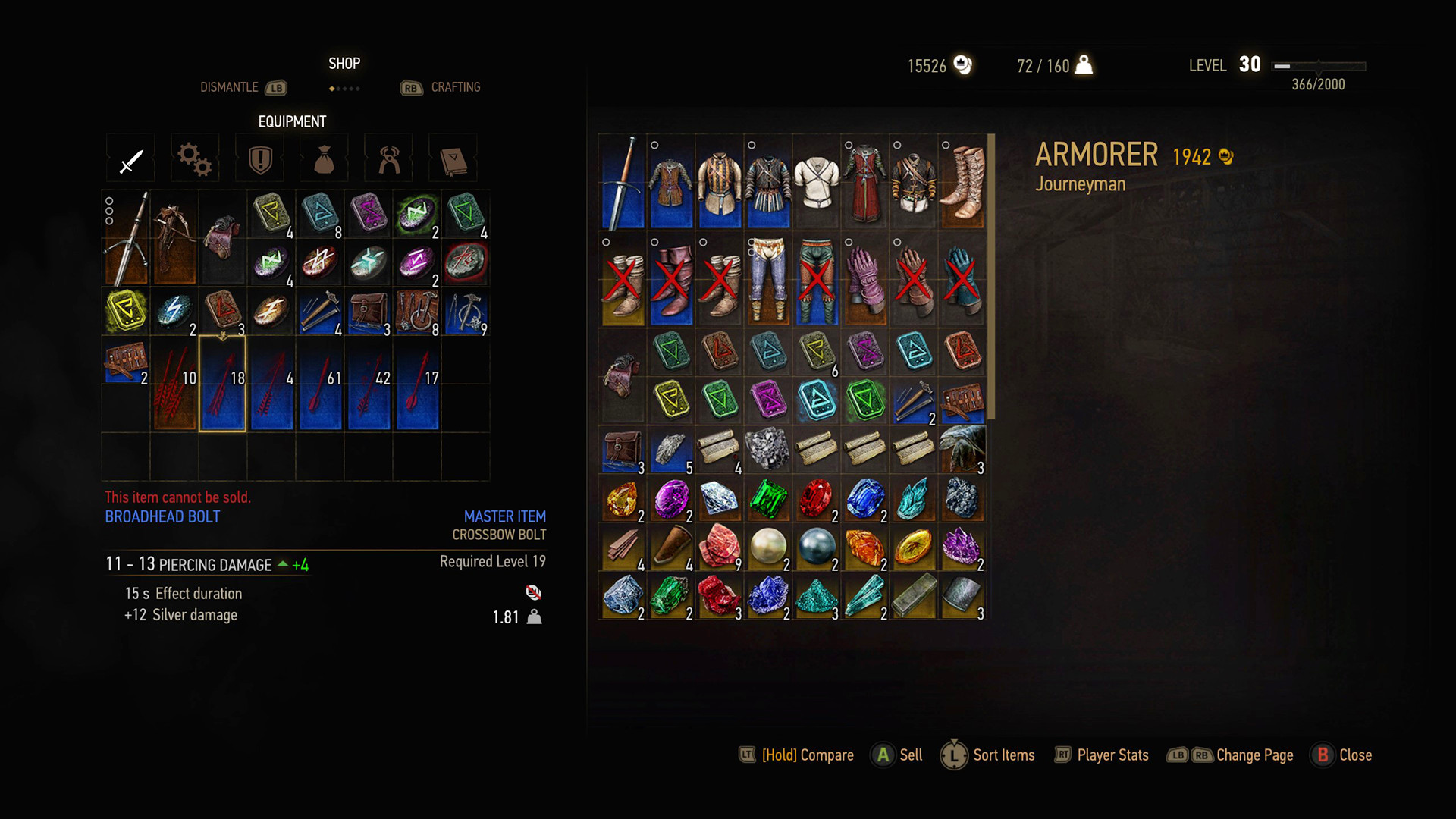Pick the crossbow in player equipment

174,238
